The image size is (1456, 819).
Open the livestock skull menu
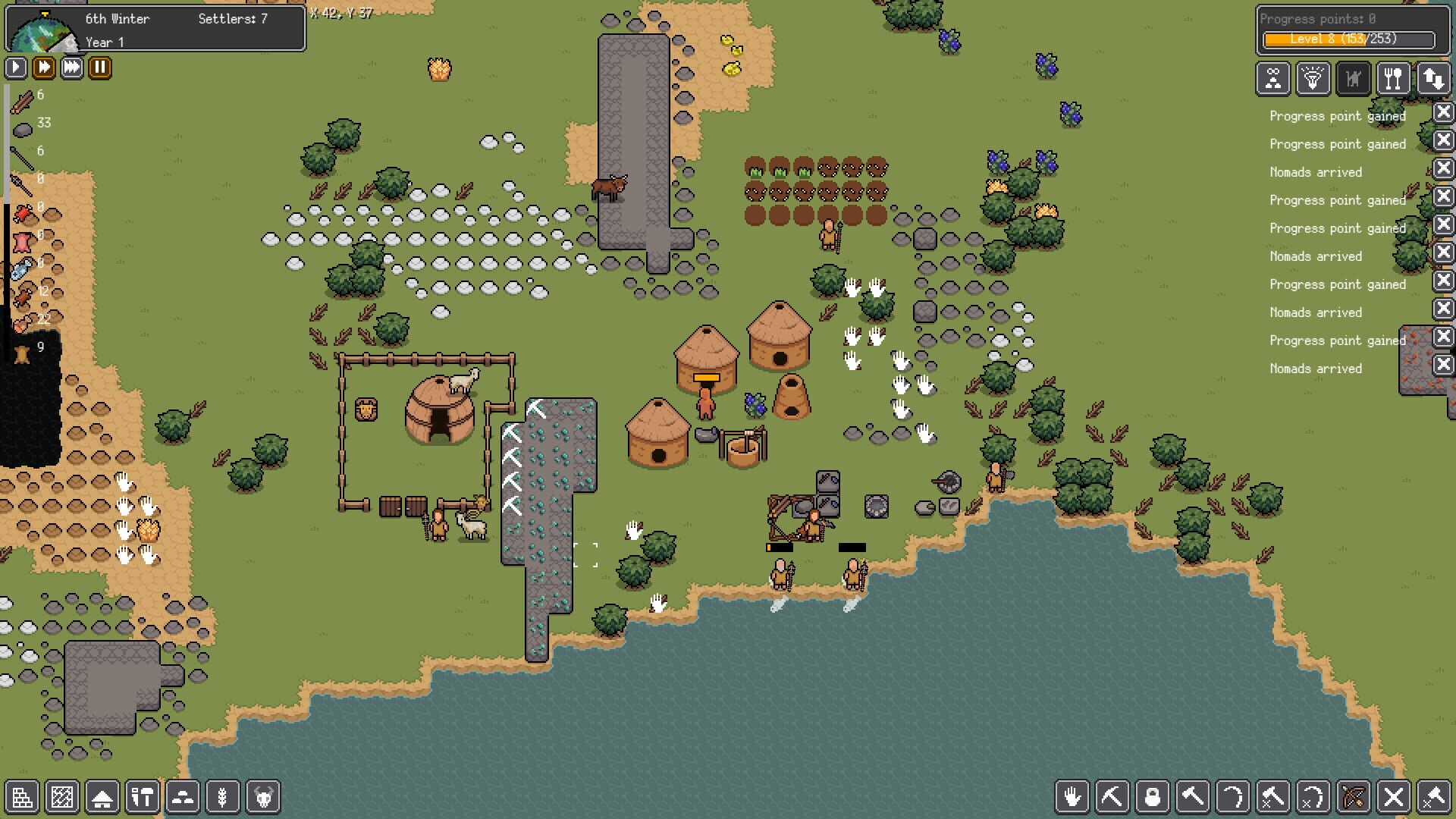point(263,797)
